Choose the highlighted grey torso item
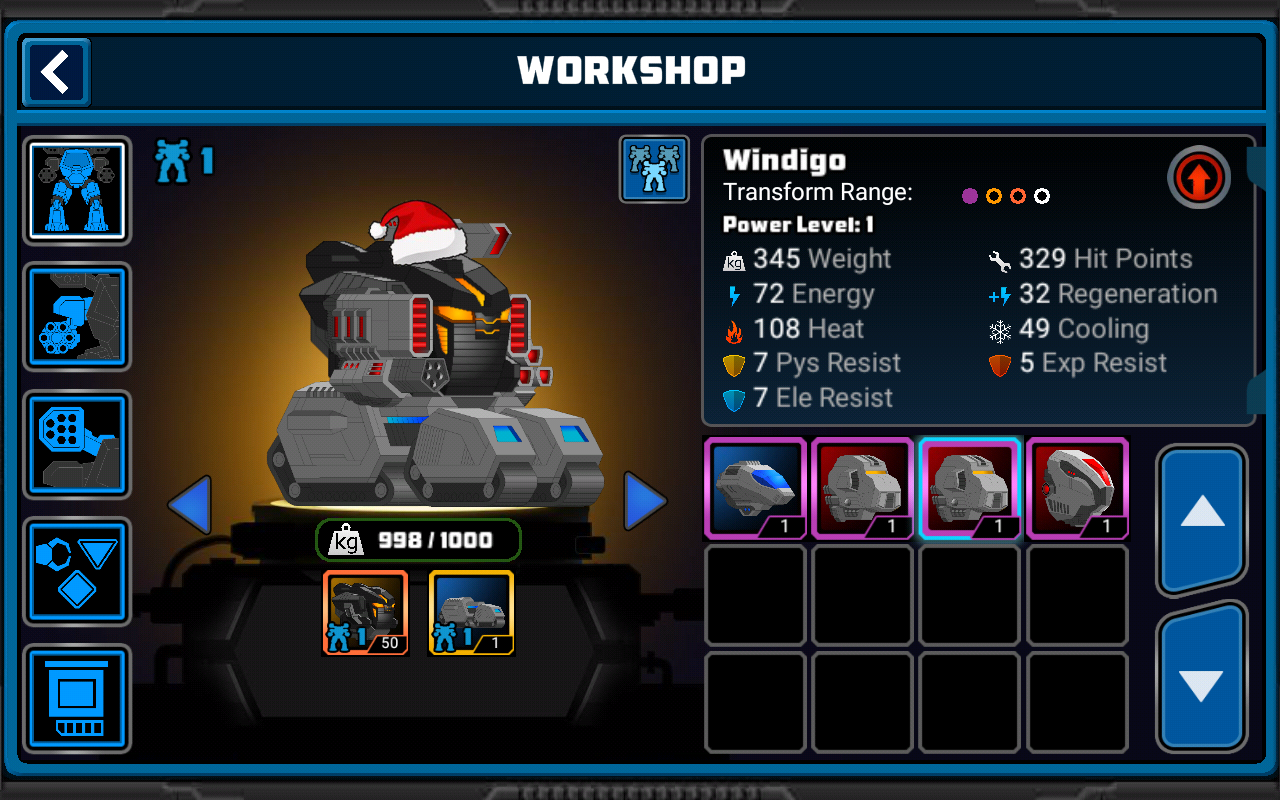This screenshot has width=1280, height=800. click(x=969, y=488)
